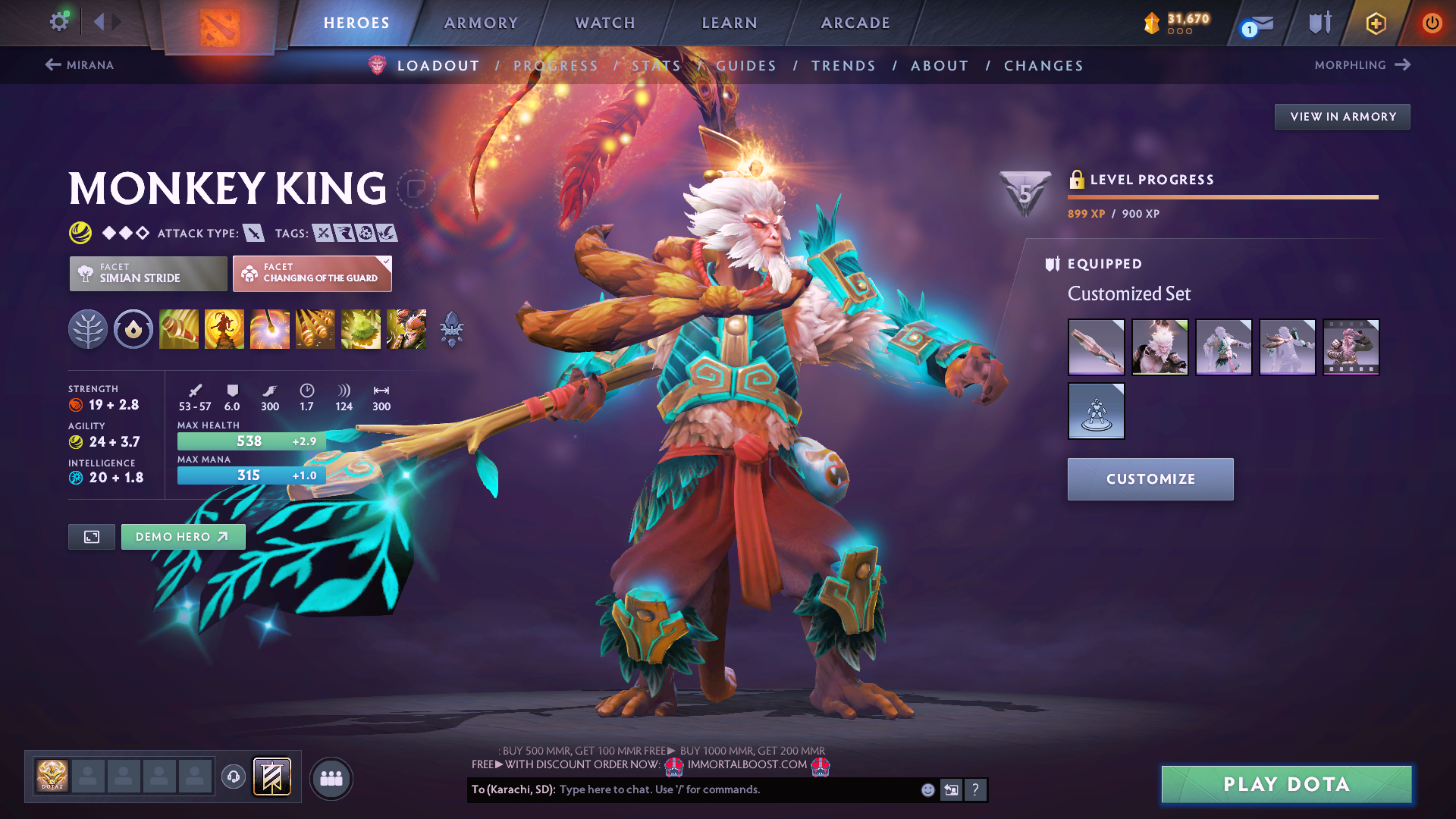Open the Customize loadout button
The height and width of the screenshot is (819, 1456).
[x=1150, y=479]
